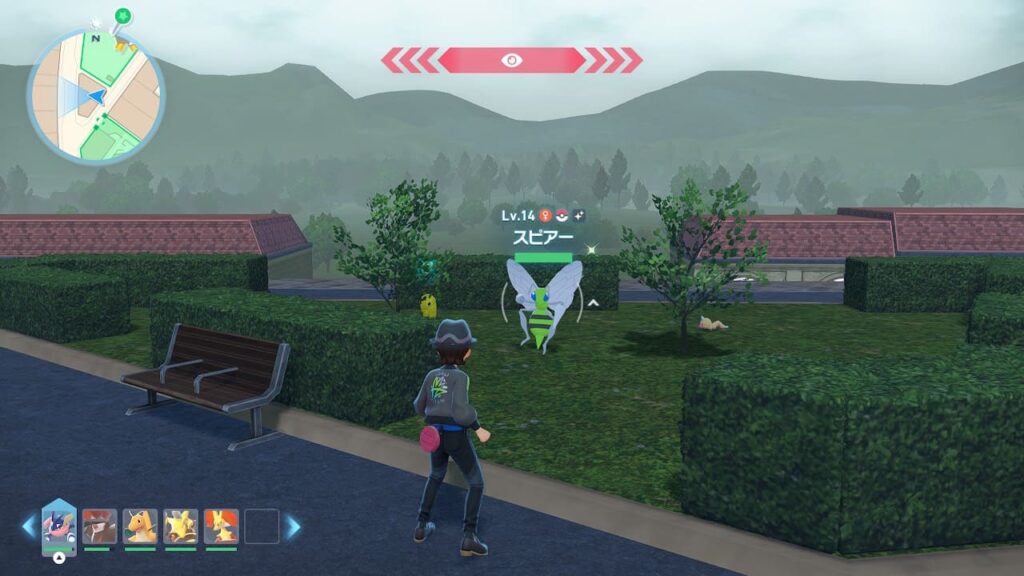
Task: Click the right party bar arrow
Action: (x=293, y=526)
